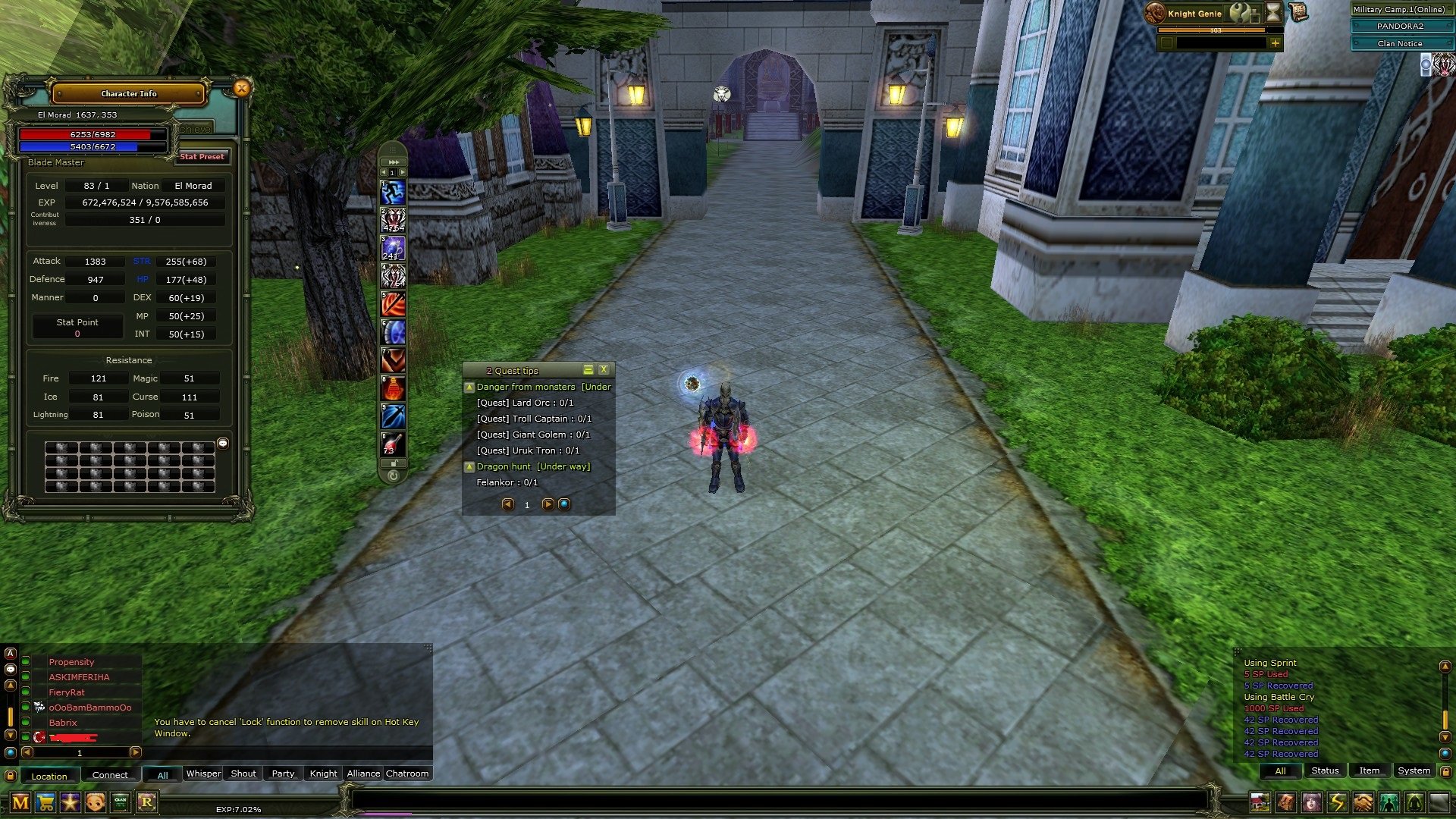This screenshot has height=819, width=1456.
Task: Open the Clan Notice button
Action: [x=1400, y=44]
